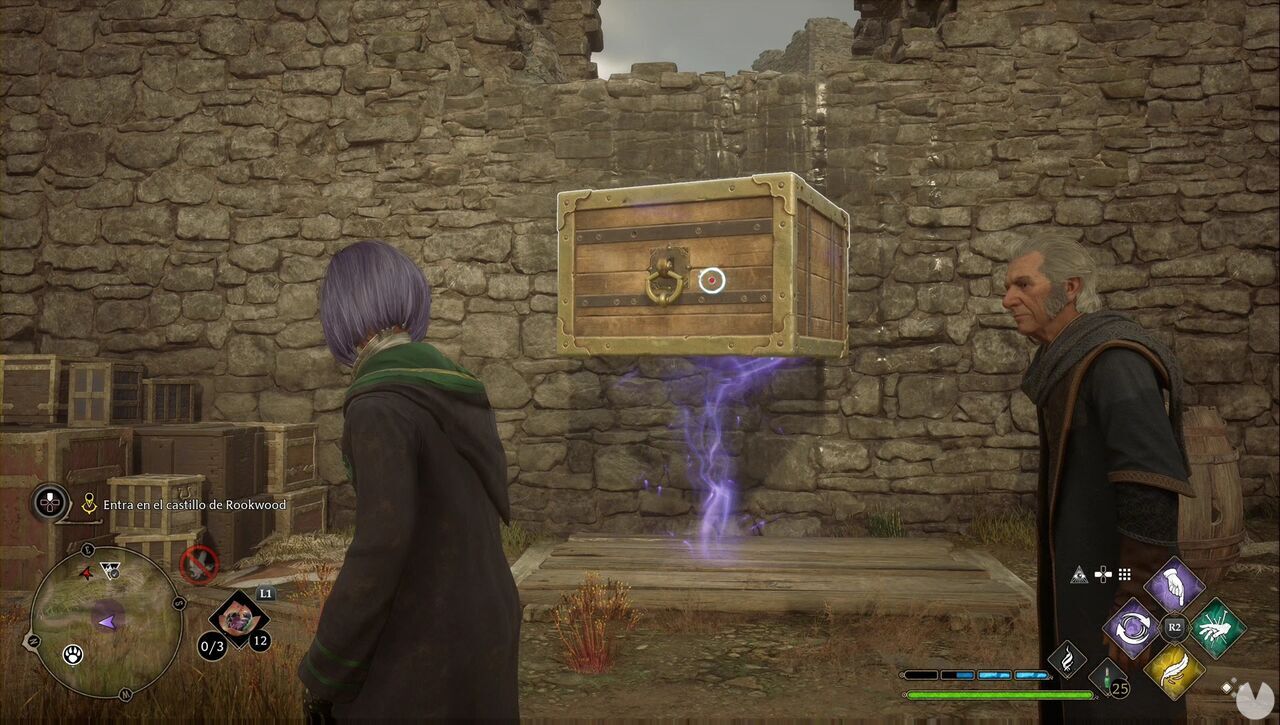The height and width of the screenshot is (725, 1280).
Task: Click the 0/3 ammo counter badge
Action: pyautogui.click(x=211, y=645)
